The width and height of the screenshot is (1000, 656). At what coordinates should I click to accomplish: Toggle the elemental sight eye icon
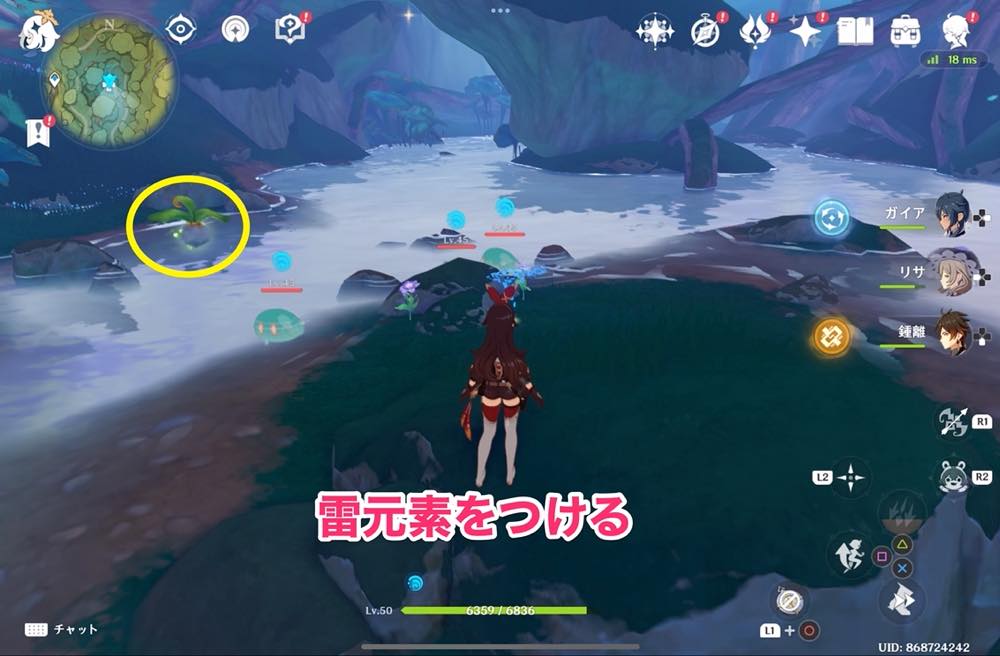tap(180, 30)
